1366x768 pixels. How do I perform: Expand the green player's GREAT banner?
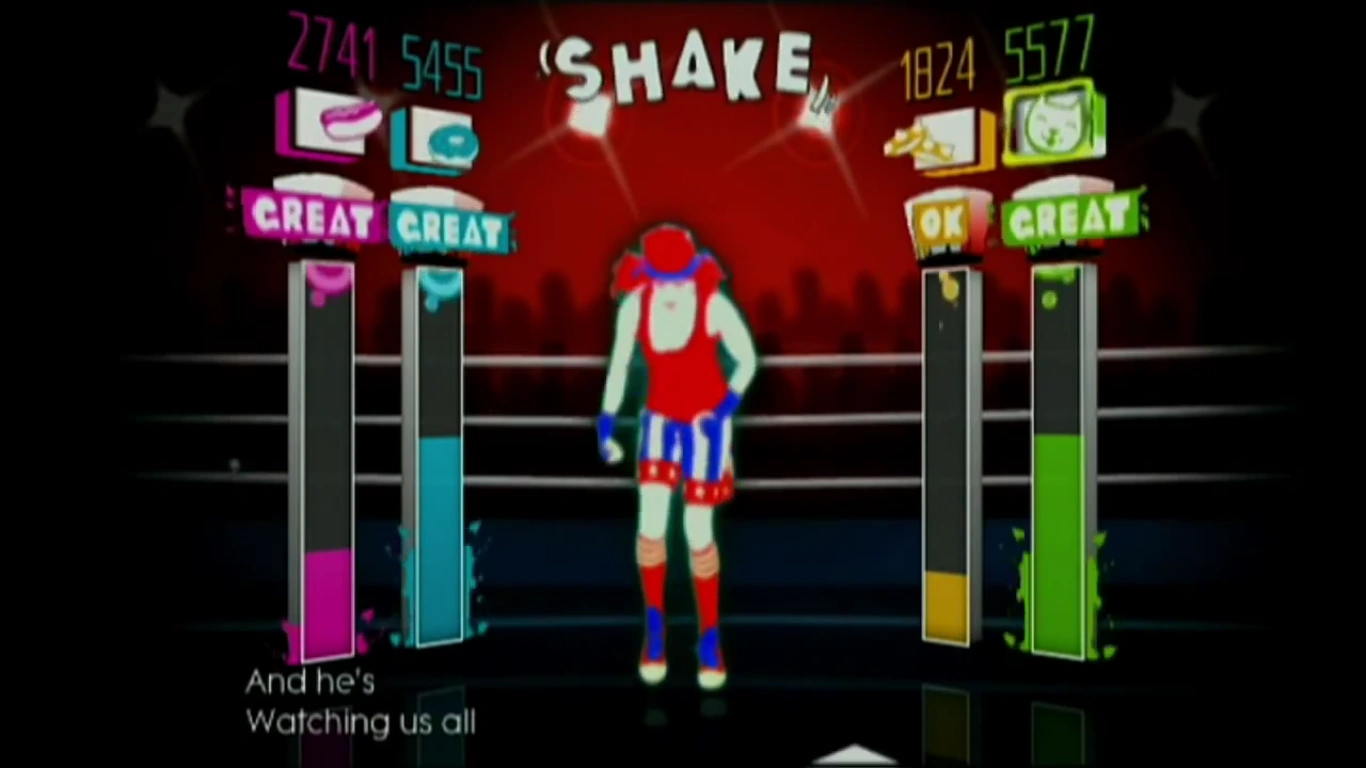[x=1072, y=213]
